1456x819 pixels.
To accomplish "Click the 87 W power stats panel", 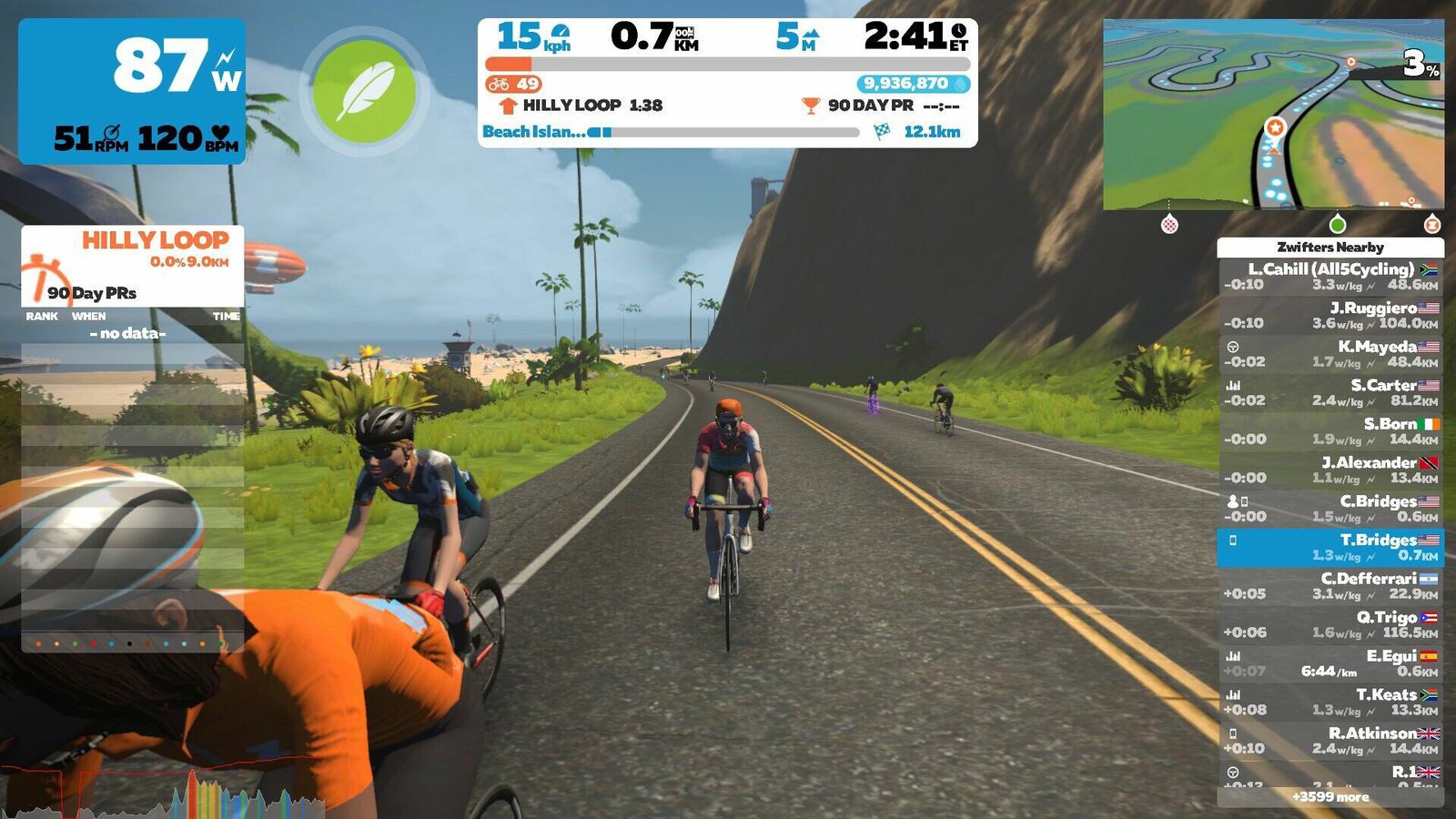I will click(133, 91).
